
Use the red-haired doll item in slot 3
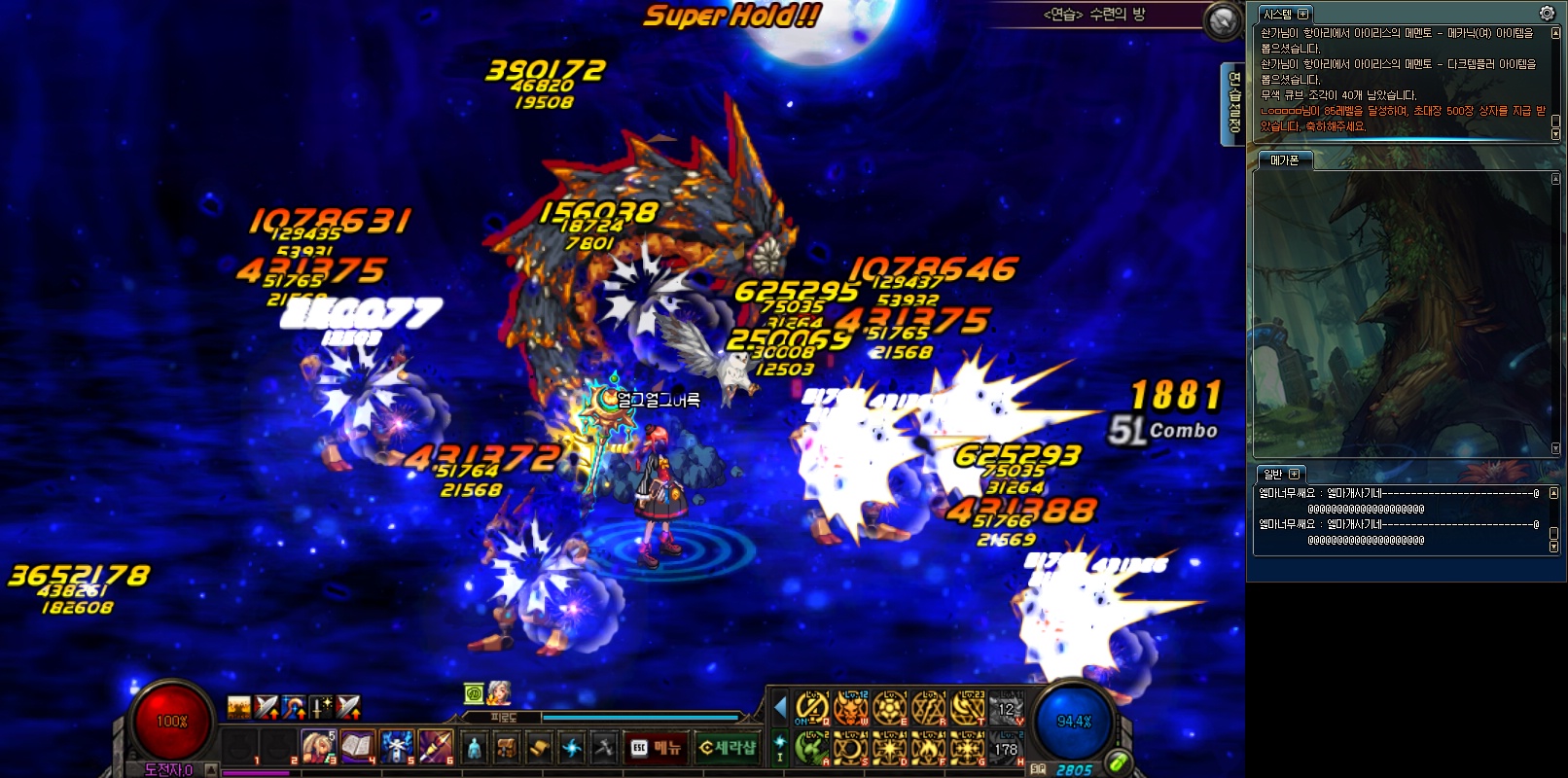pos(317,746)
